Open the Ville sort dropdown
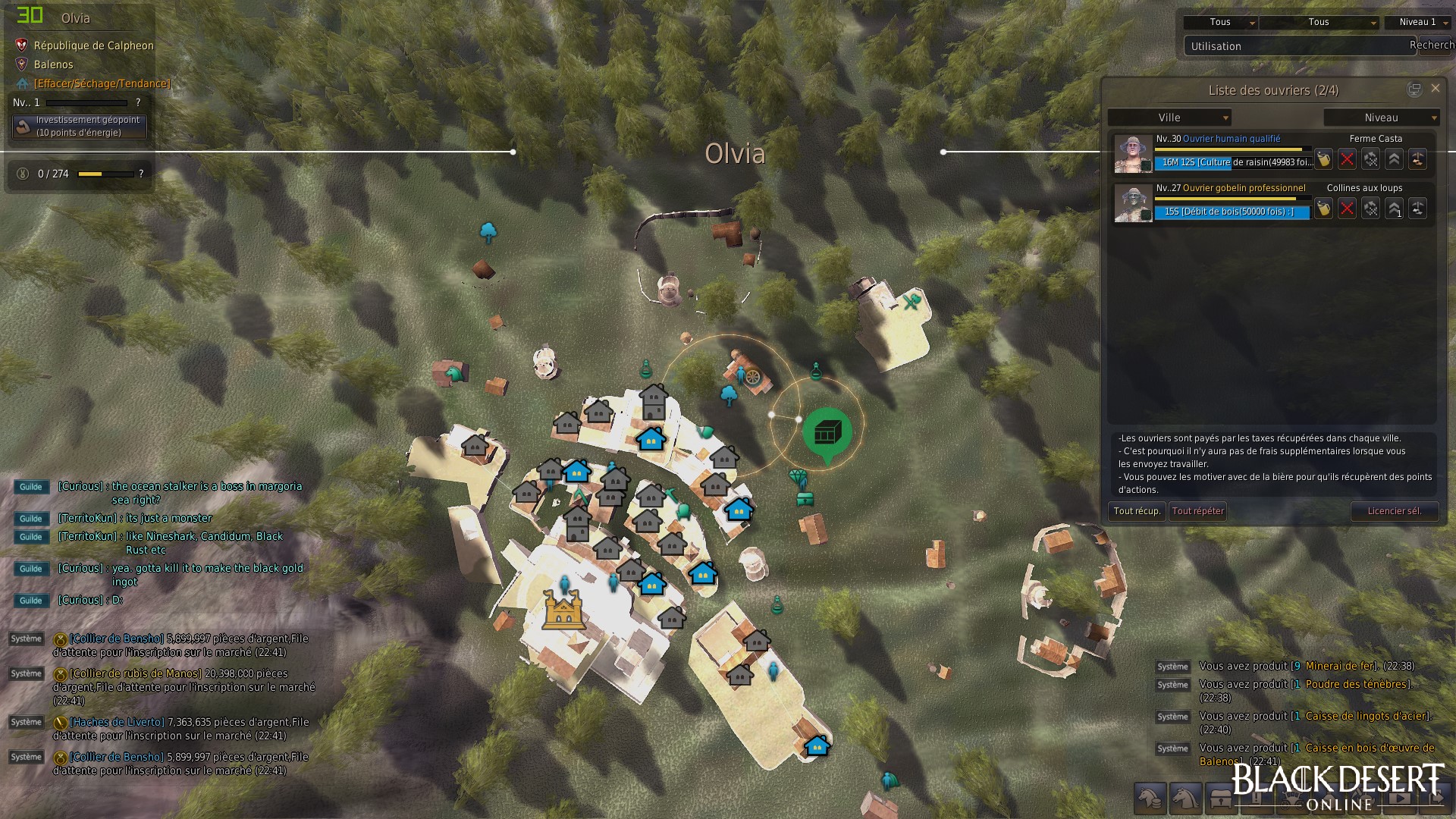The image size is (1456, 819). (x=1169, y=118)
